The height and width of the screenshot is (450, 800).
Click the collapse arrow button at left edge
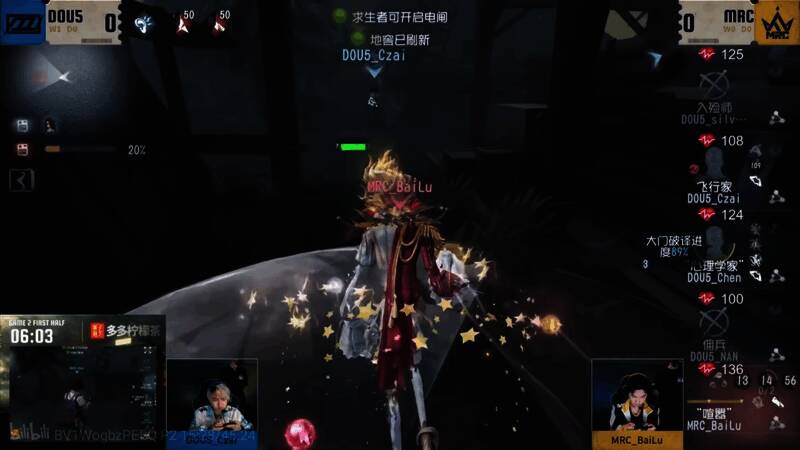22,180
